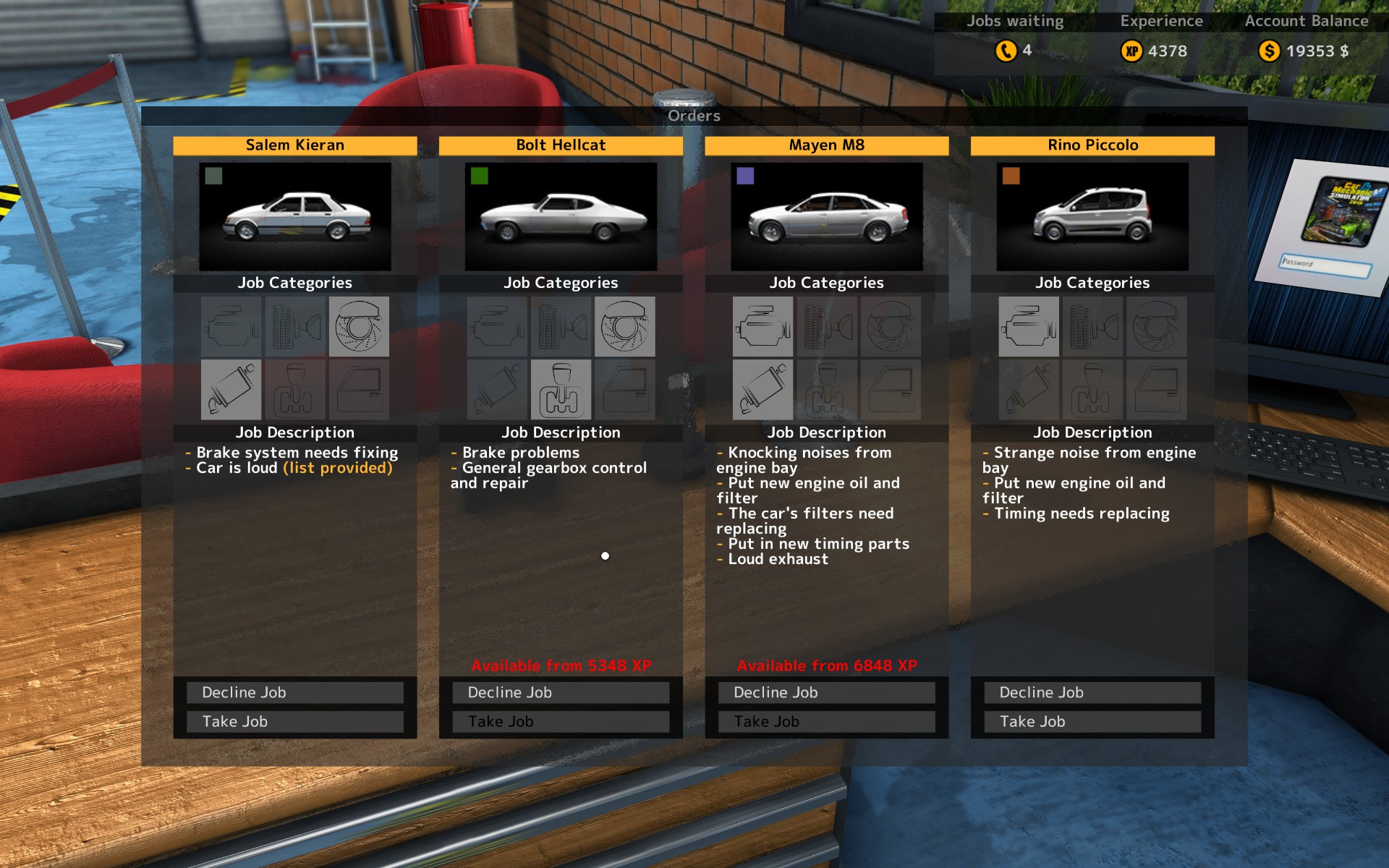
Task: Select the Bolt Hellcat car thumbnail
Action: pos(561,216)
